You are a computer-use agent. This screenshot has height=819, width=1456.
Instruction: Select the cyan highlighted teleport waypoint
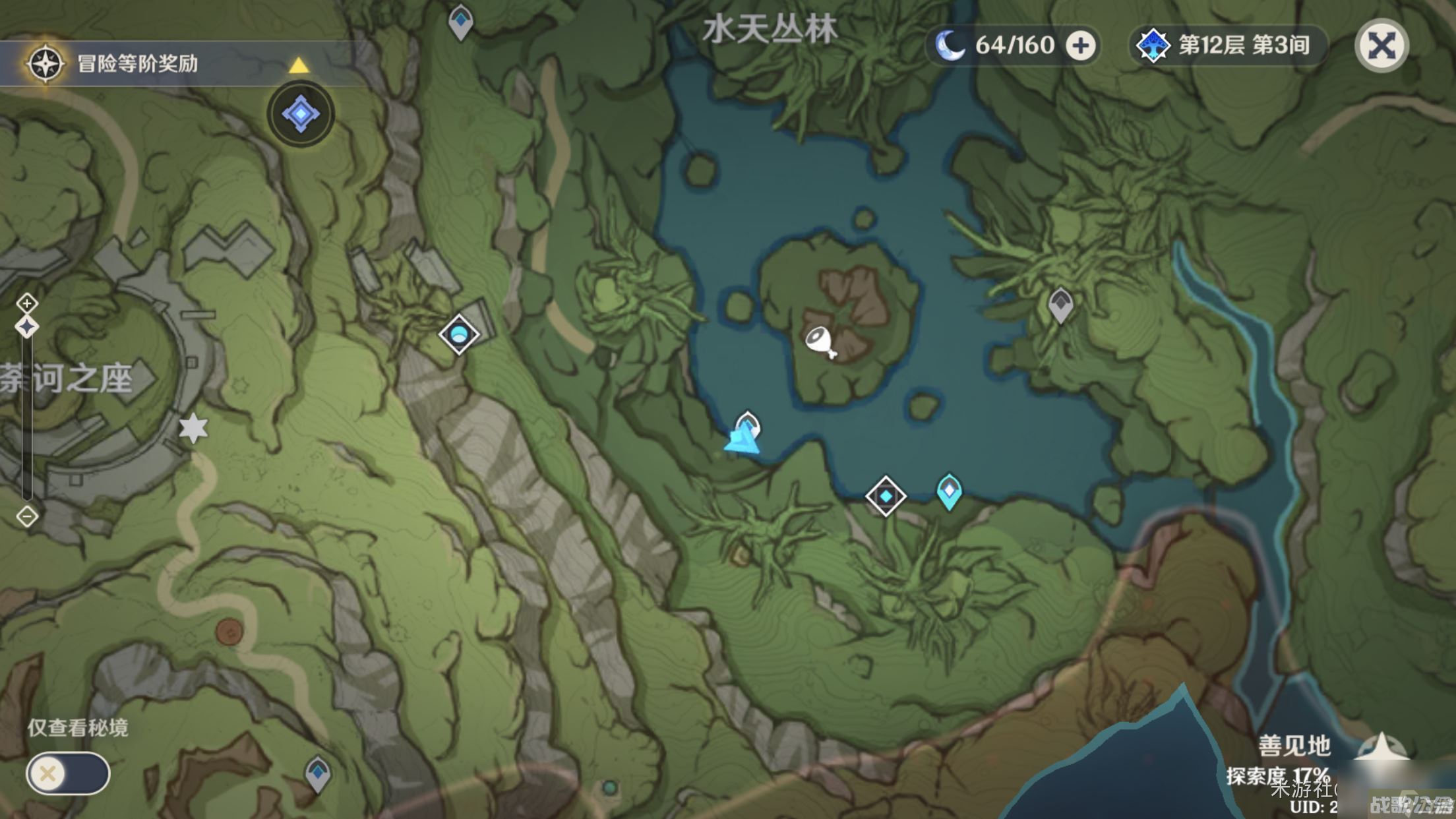[949, 491]
